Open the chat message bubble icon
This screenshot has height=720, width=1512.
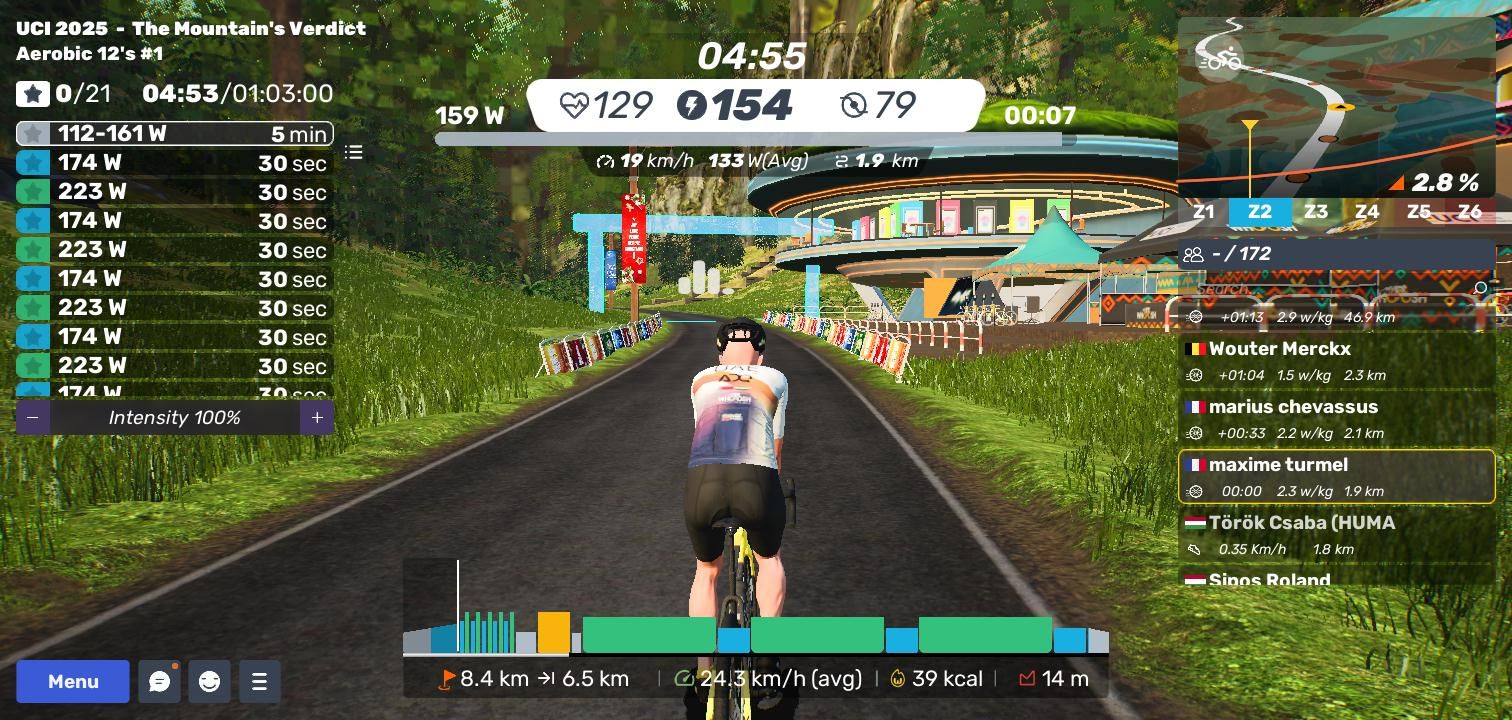(159, 681)
